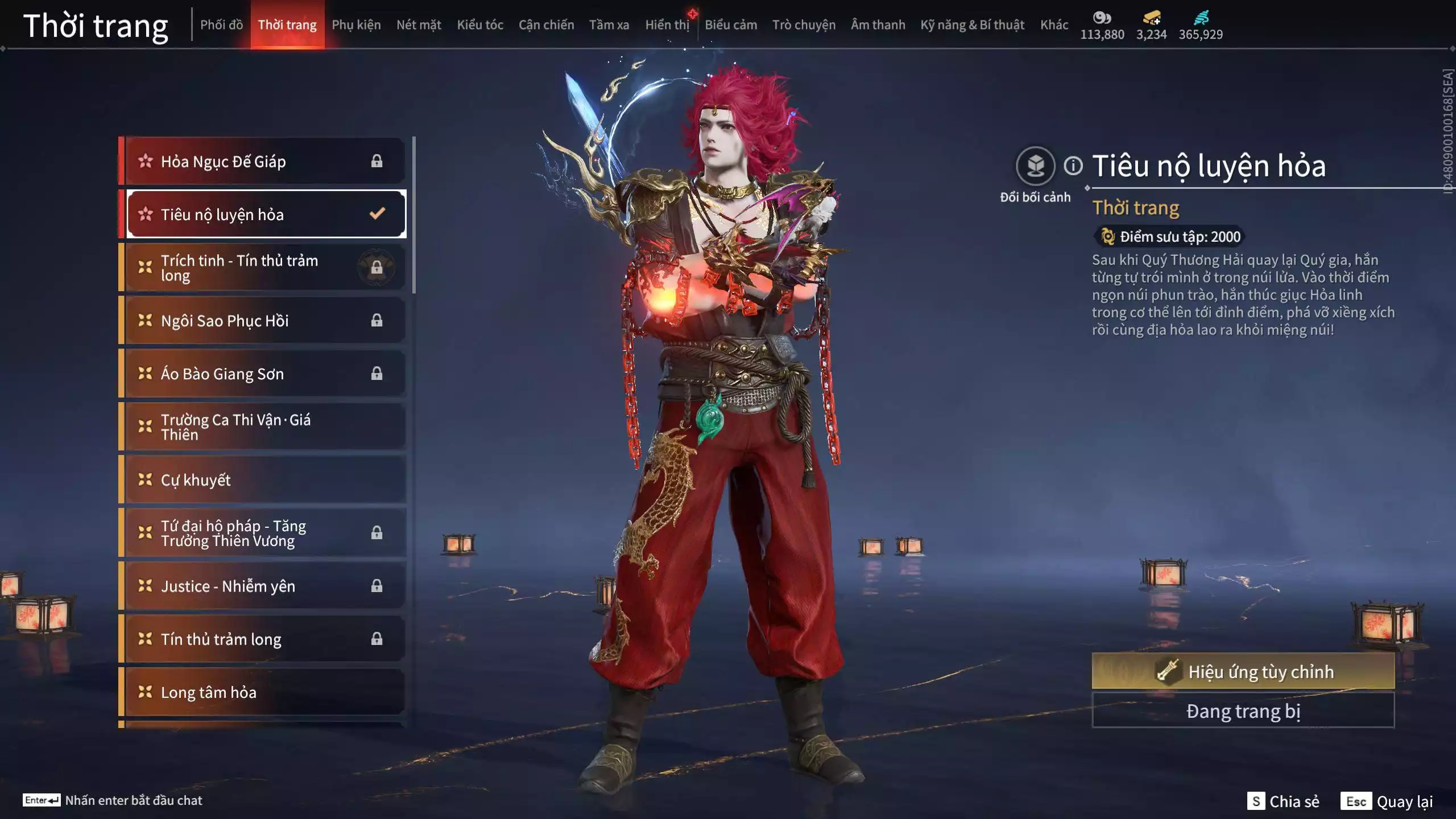Click the Đổi bối cảnh background icon

click(x=1035, y=167)
